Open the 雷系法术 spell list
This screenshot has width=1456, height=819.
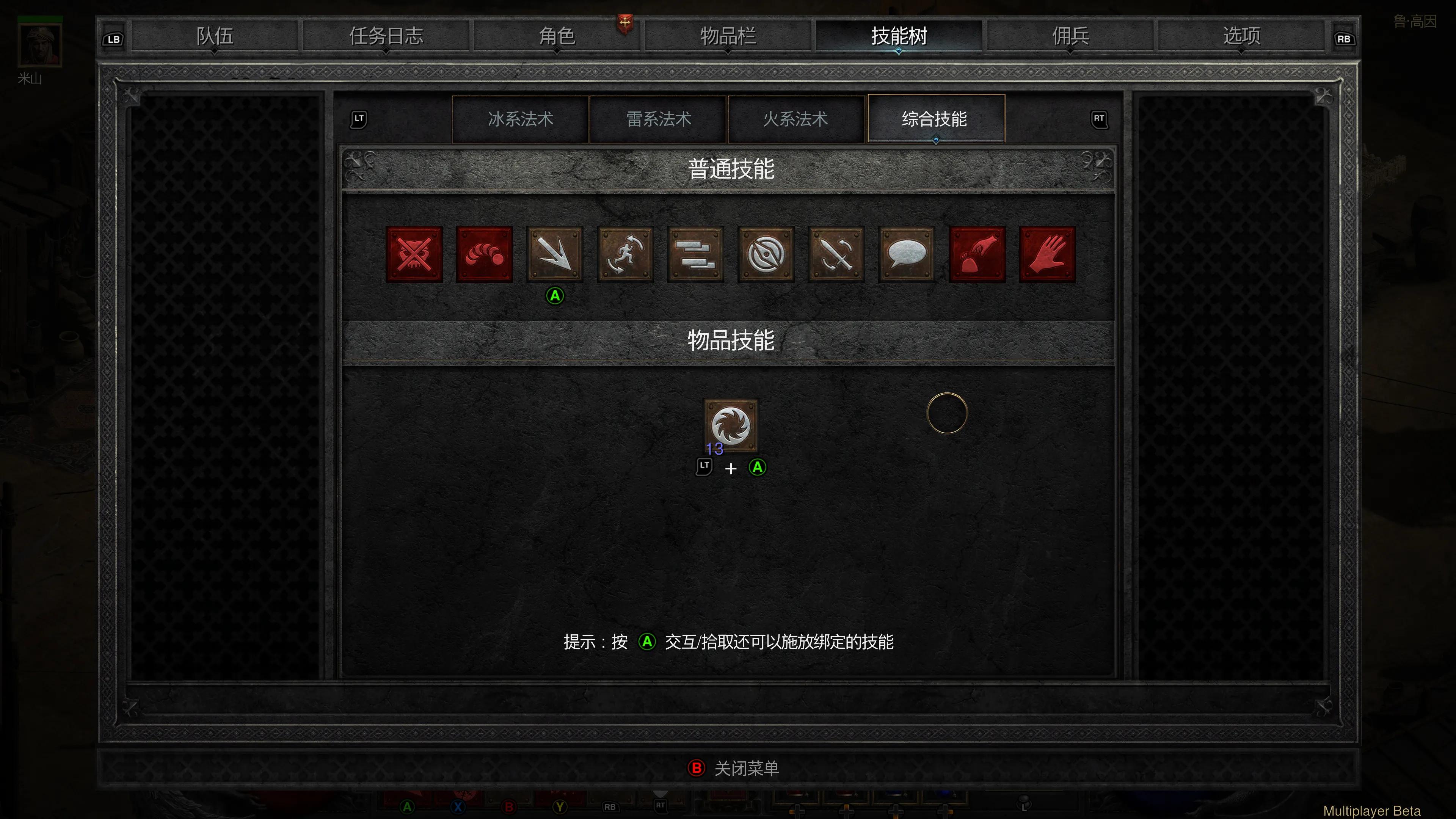coord(658,119)
